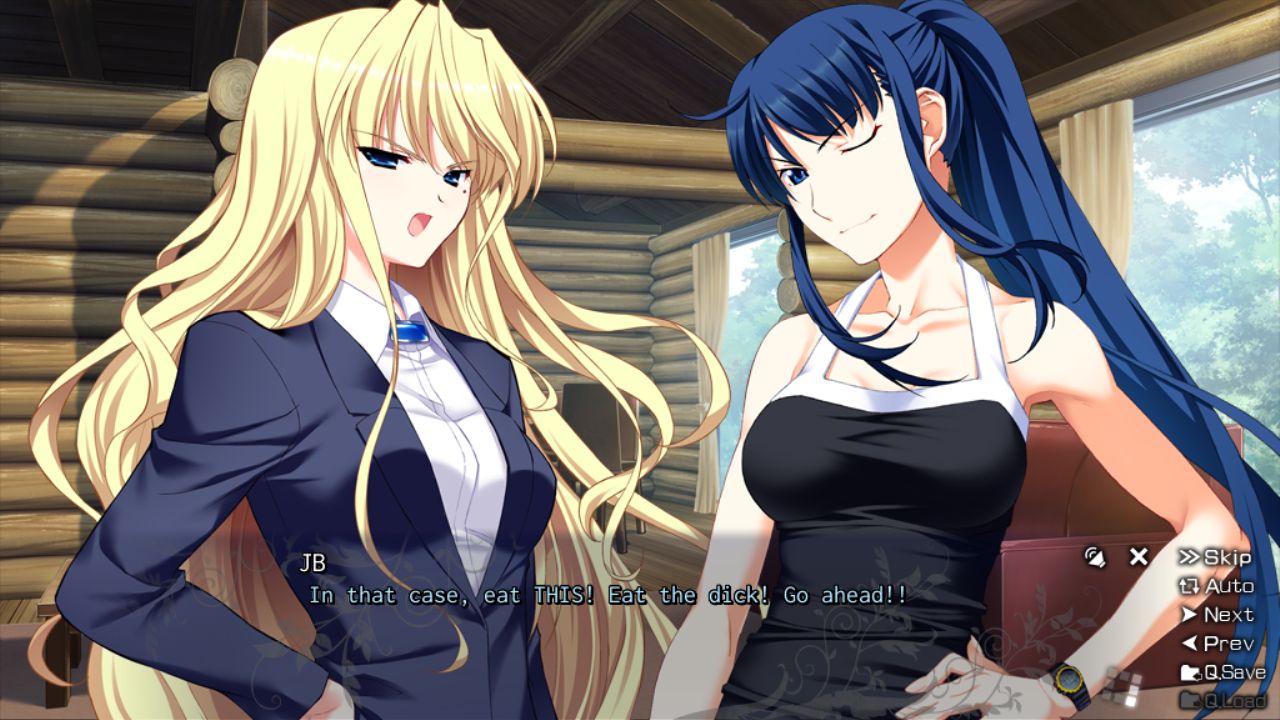Click the Q.Load folder icon

pyautogui.click(x=1190, y=700)
